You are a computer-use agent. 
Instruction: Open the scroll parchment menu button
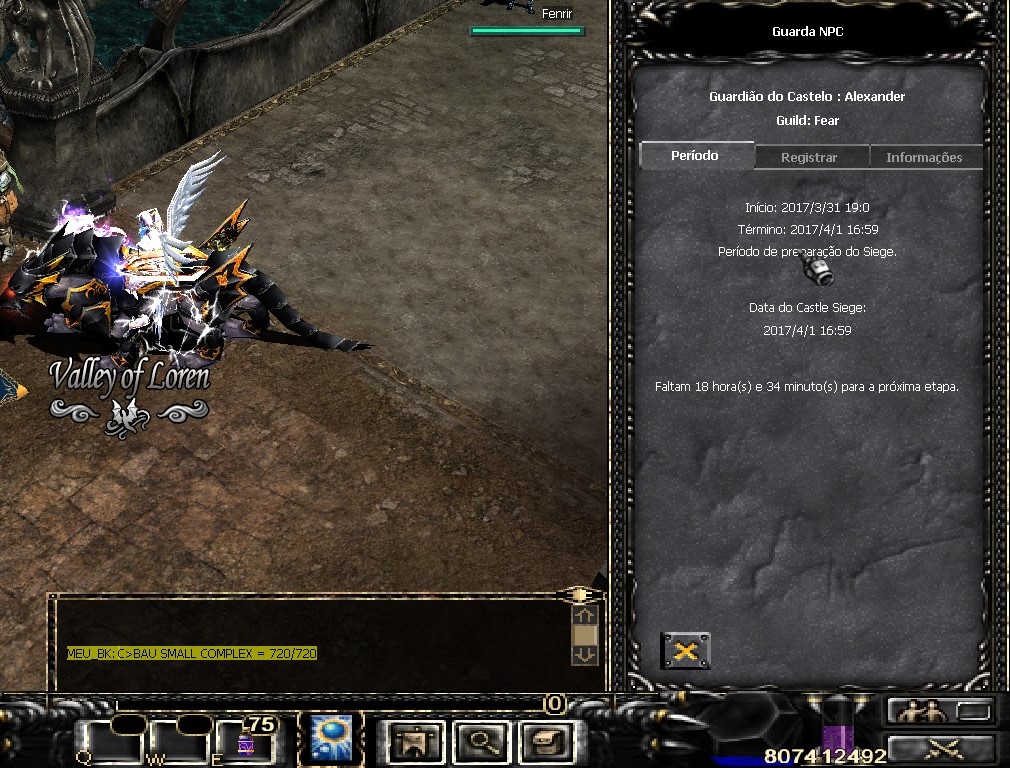pyautogui.click(x=547, y=741)
